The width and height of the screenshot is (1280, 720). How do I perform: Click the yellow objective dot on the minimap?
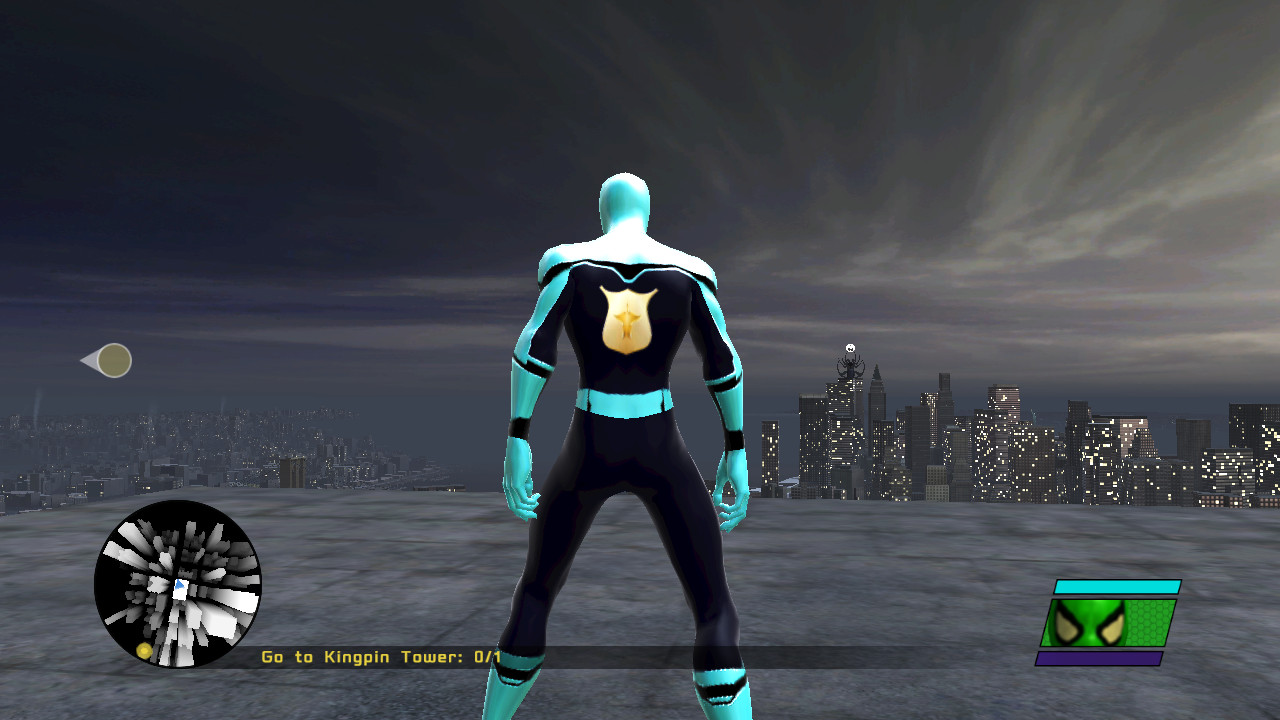coord(144,650)
